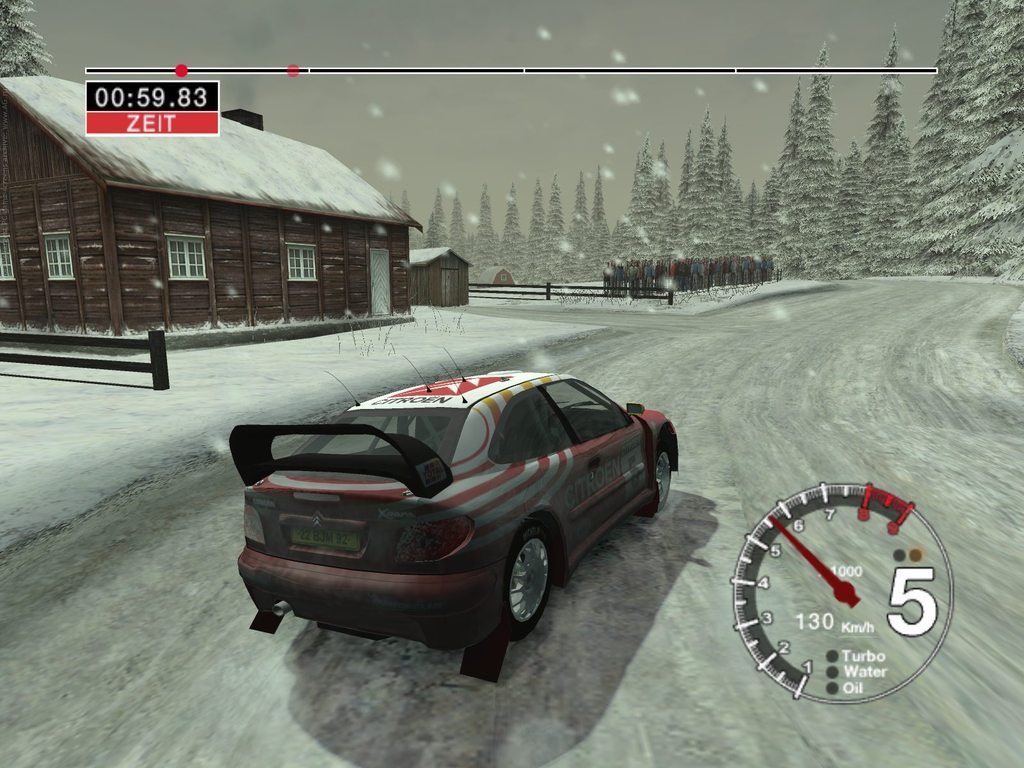The height and width of the screenshot is (768, 1024).
Task: Click the Turbo warning light
Action: (x=832, y=656)
